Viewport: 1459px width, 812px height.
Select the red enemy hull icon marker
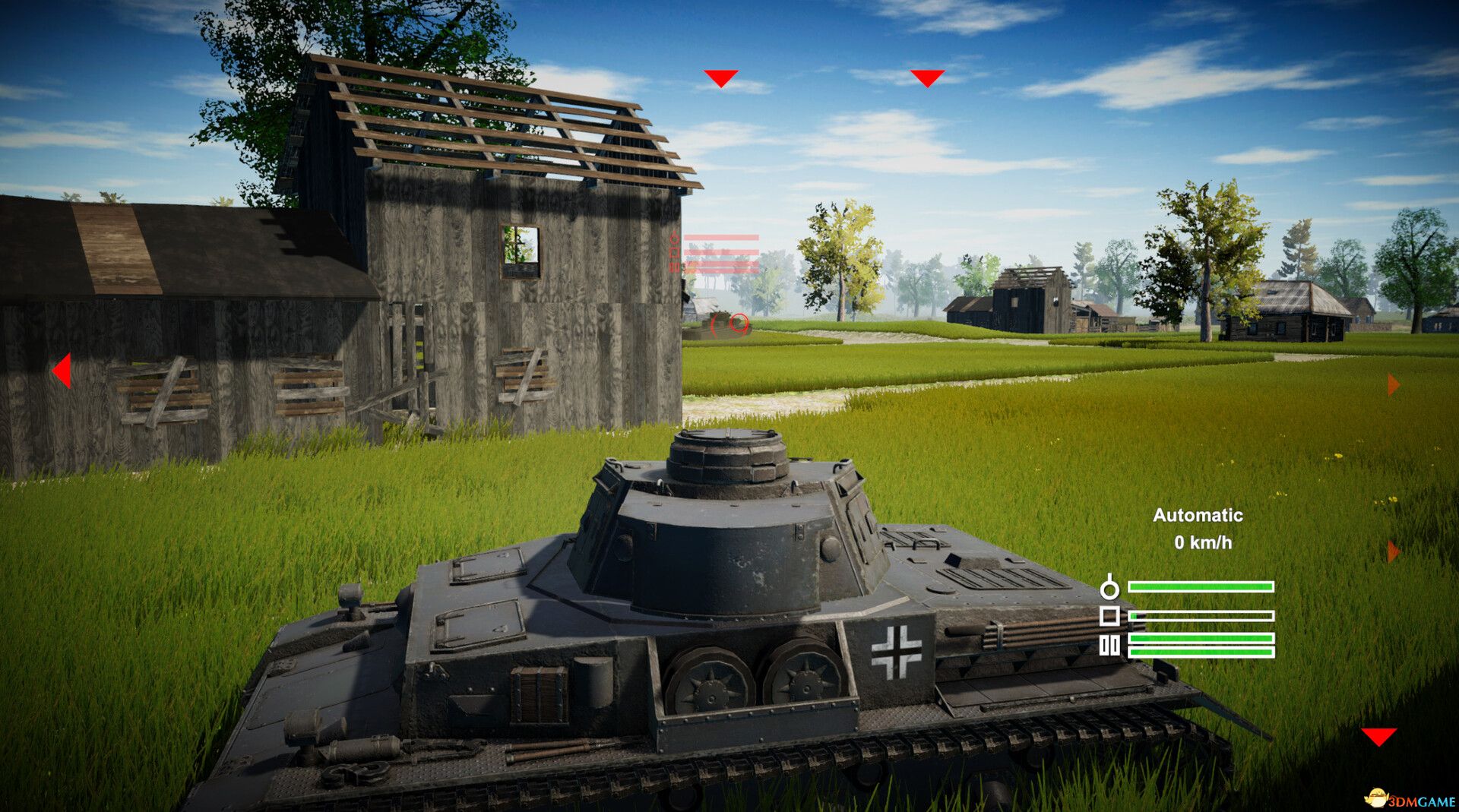click(x=675, y=253)
